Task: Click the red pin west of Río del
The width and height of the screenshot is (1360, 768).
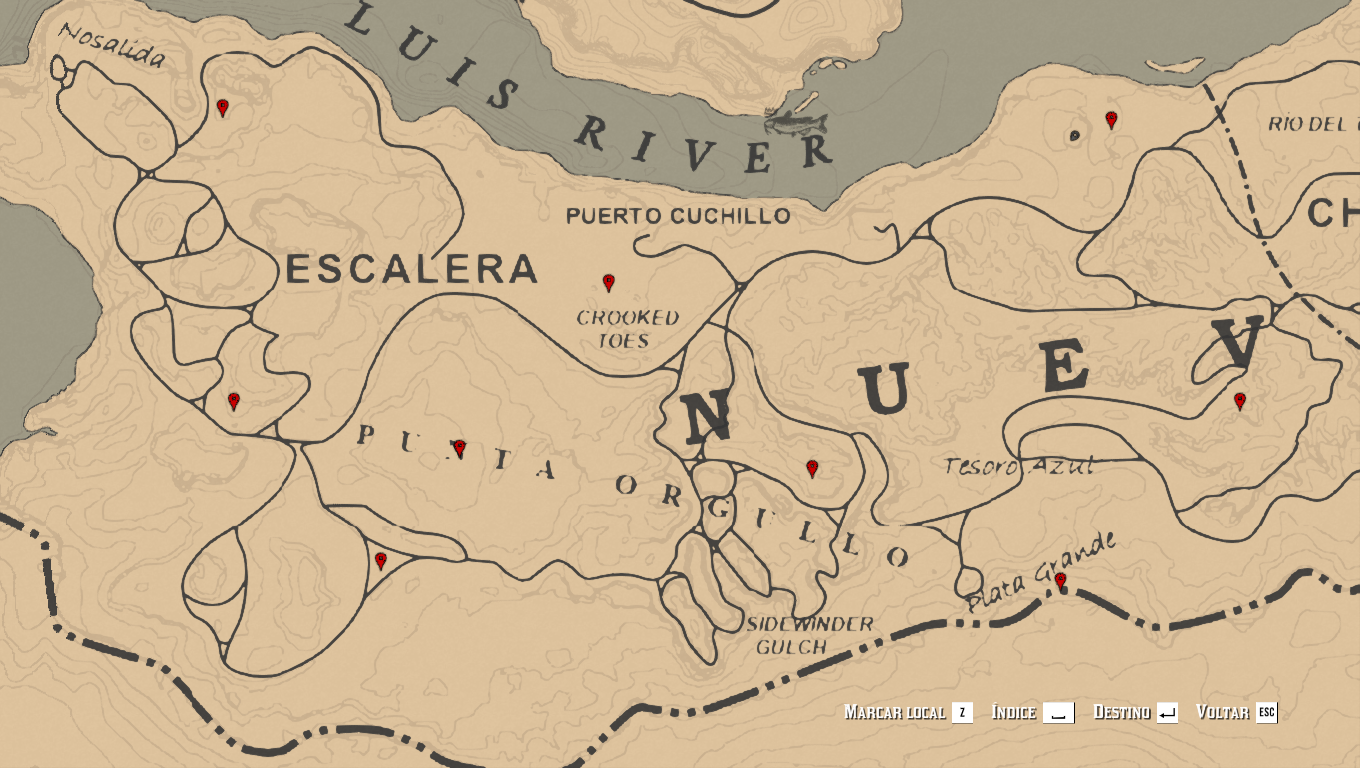Action: click(1111, 120)
